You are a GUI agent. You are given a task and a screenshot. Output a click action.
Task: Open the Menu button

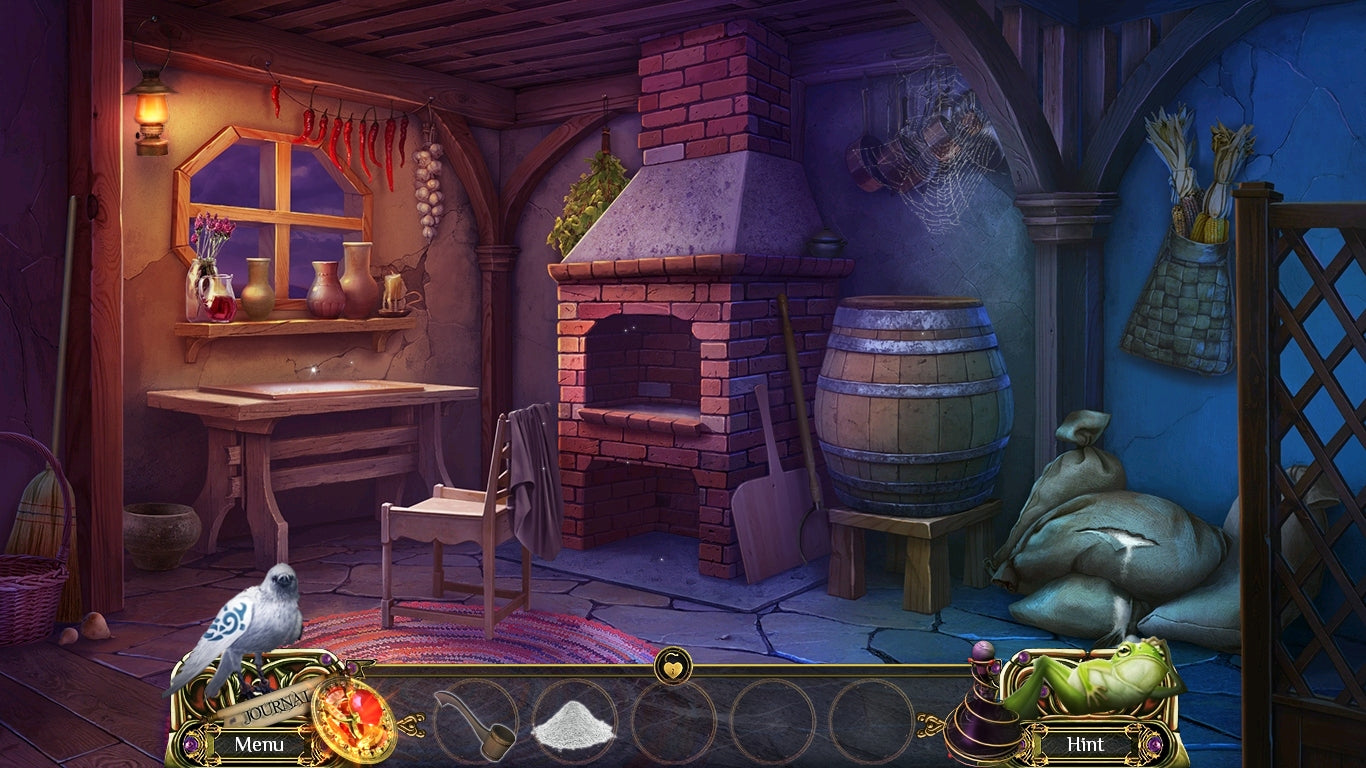point(259,744)
